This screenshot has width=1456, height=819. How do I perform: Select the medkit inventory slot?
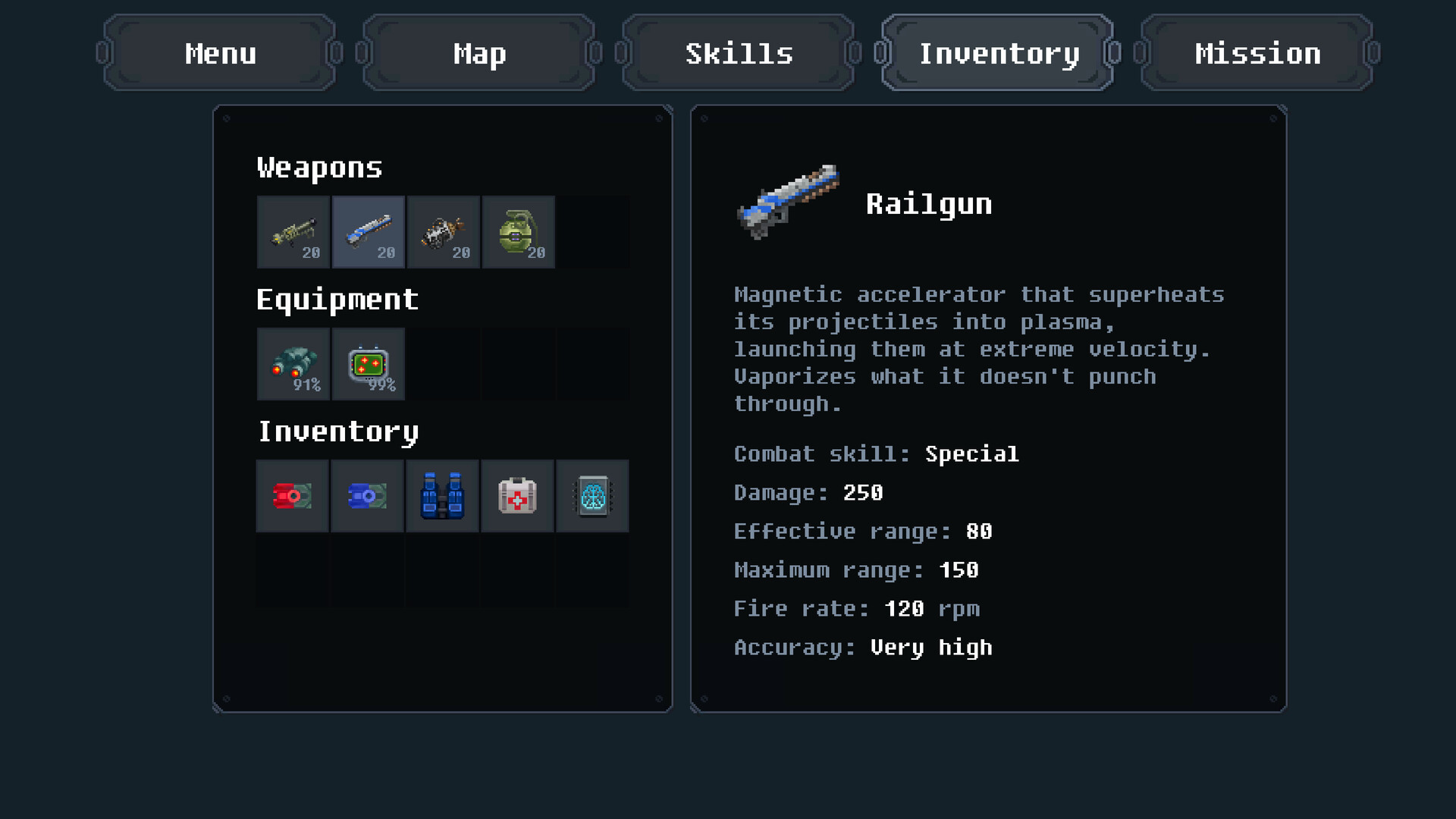518,496
